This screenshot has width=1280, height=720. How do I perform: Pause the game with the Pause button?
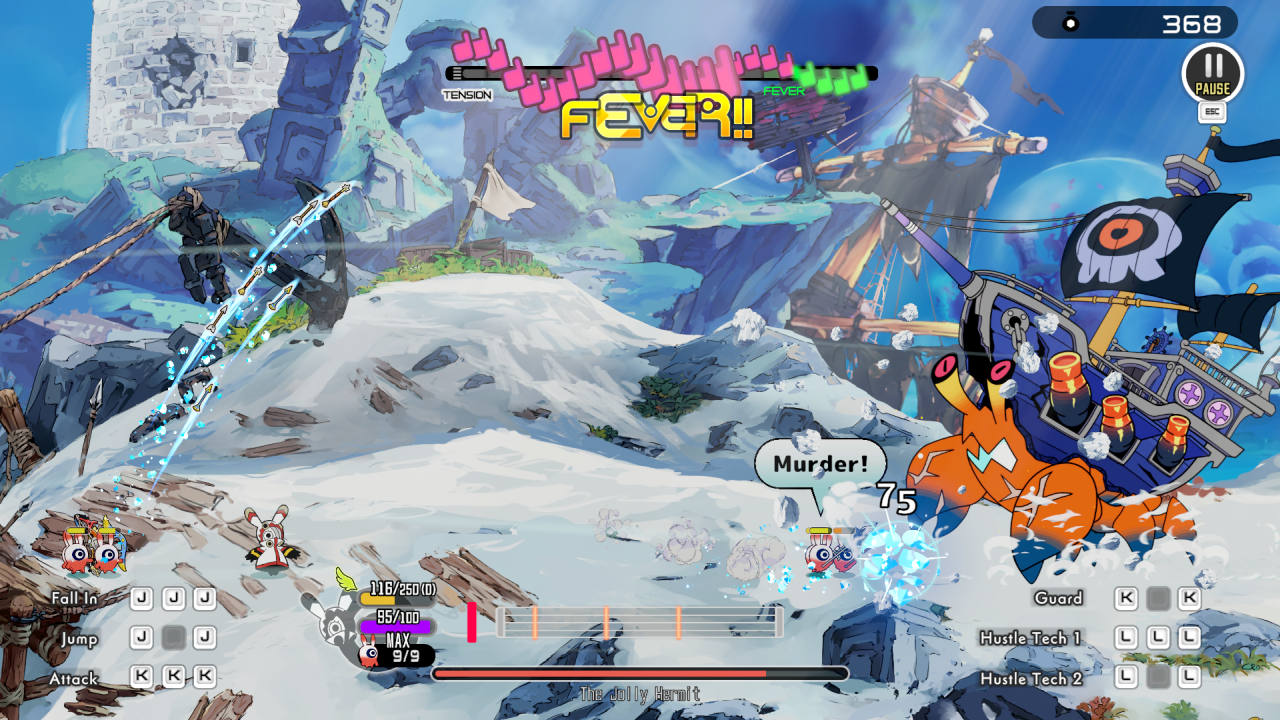[x=1212, y=73]
